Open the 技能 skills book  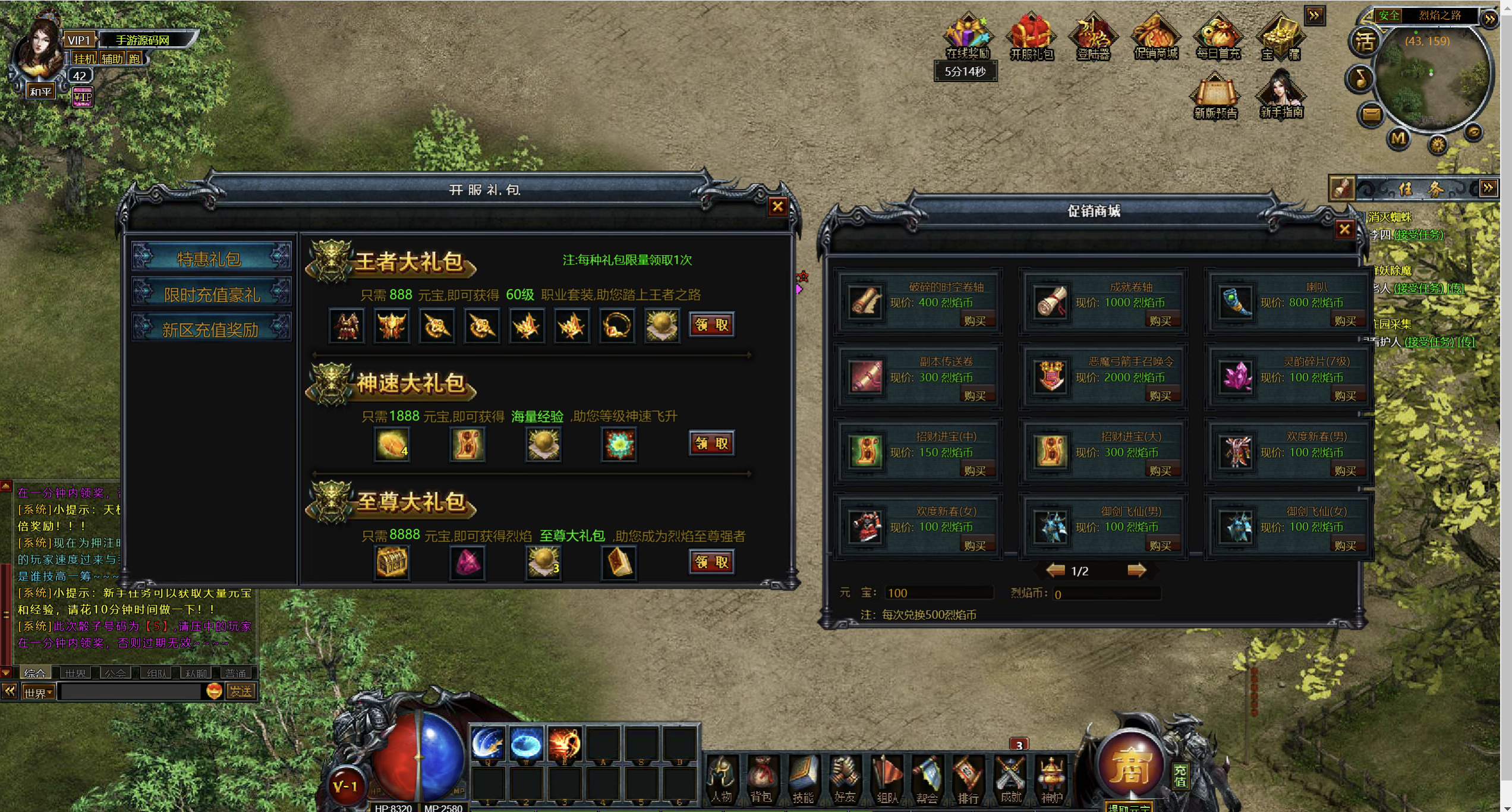[802, 779]
